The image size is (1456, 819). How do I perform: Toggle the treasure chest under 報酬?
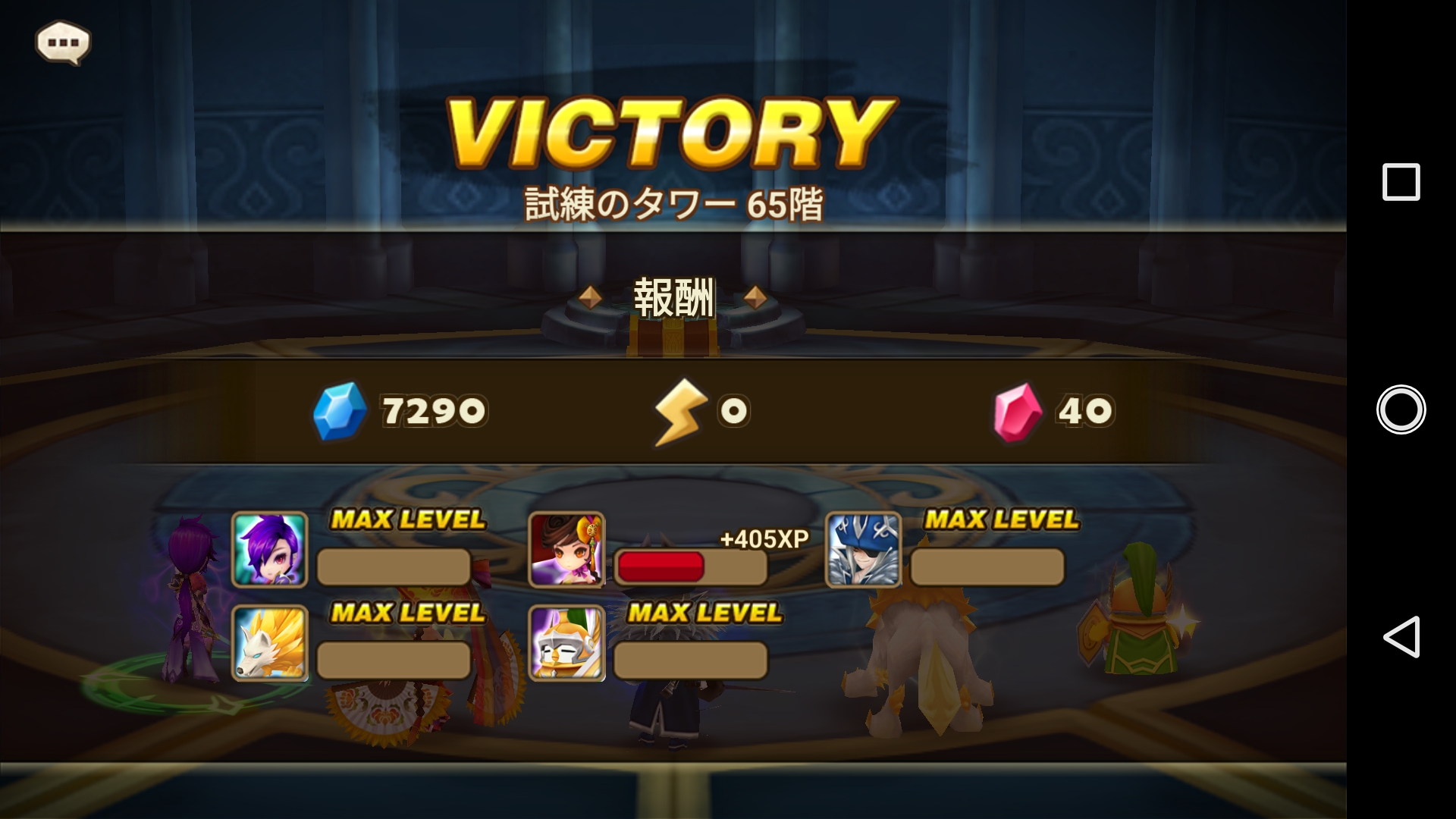point(671,337)
